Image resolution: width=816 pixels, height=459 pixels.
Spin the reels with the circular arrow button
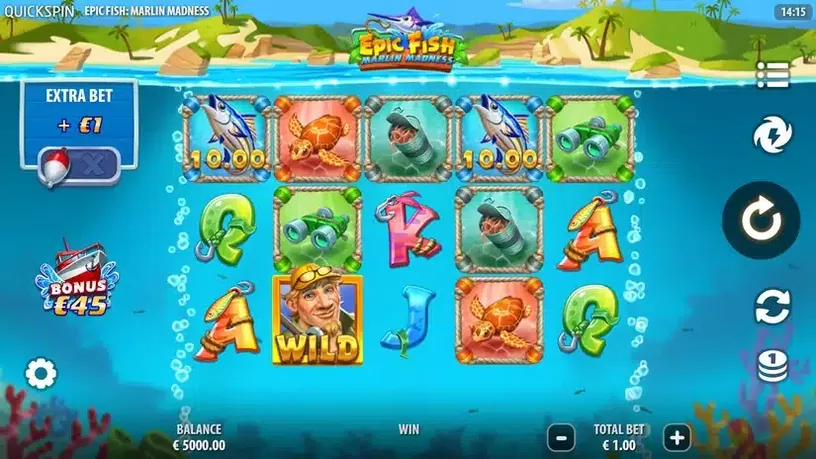761,220
